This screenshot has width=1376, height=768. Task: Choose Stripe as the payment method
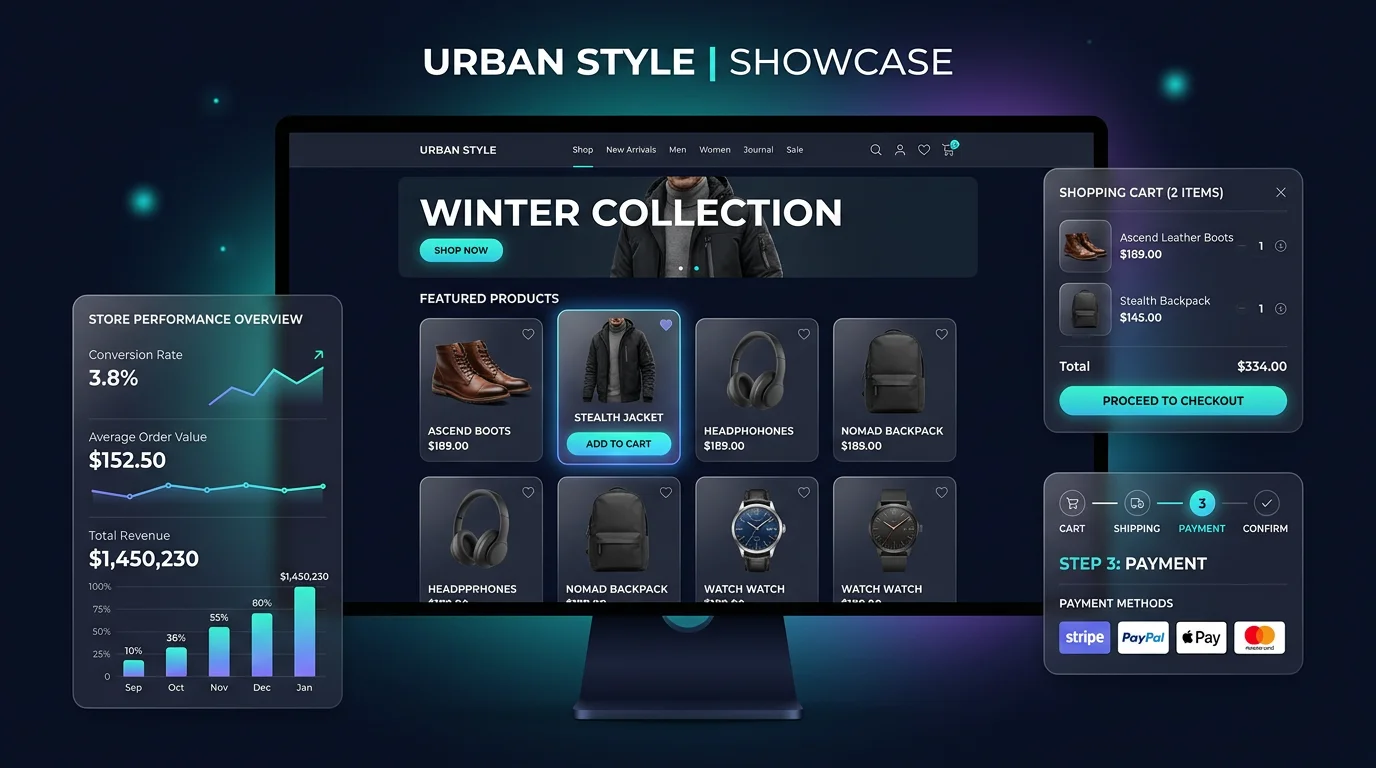[x=1085, y=637]
